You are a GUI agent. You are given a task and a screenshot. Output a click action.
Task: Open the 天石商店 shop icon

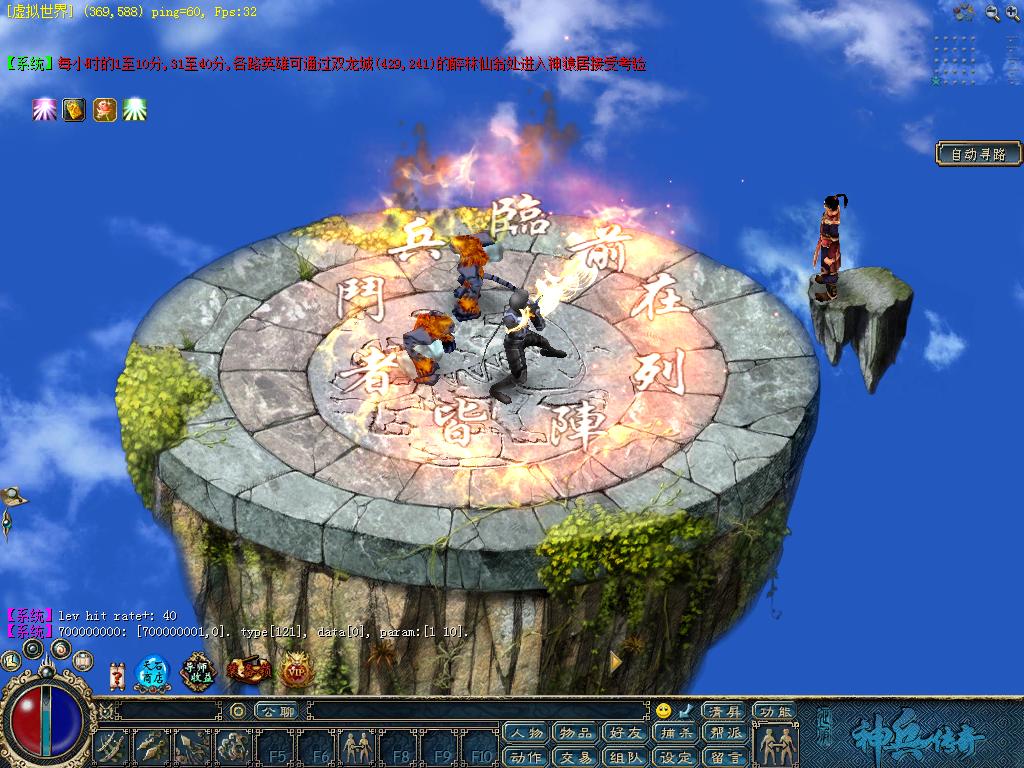(x=153, y=672)
